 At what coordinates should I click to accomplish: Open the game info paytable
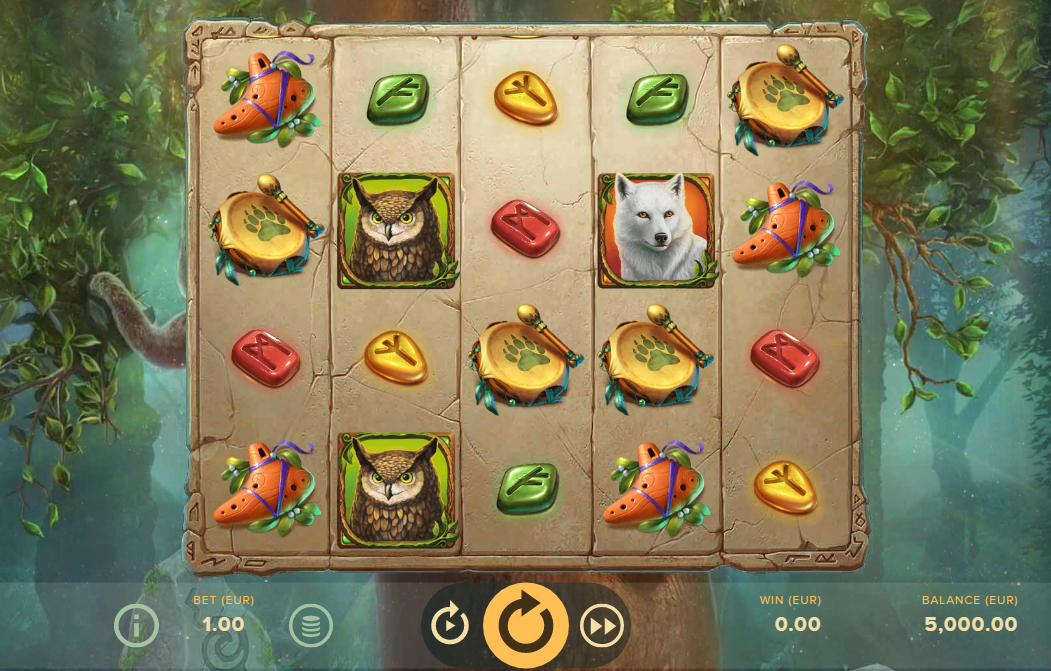[x=136, y=626]
